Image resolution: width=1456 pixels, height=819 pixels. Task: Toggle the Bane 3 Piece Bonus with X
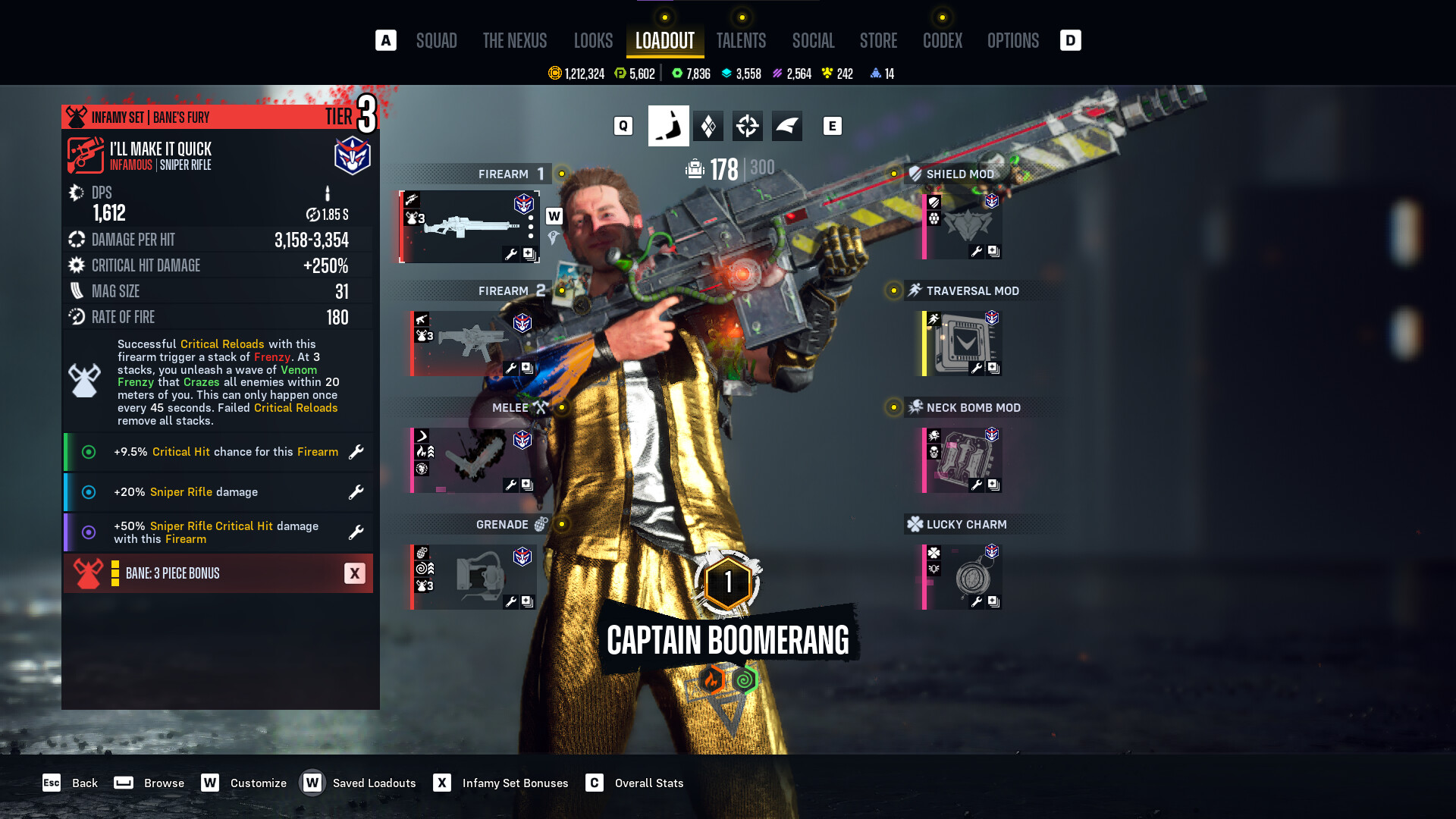tap(354, 573)
